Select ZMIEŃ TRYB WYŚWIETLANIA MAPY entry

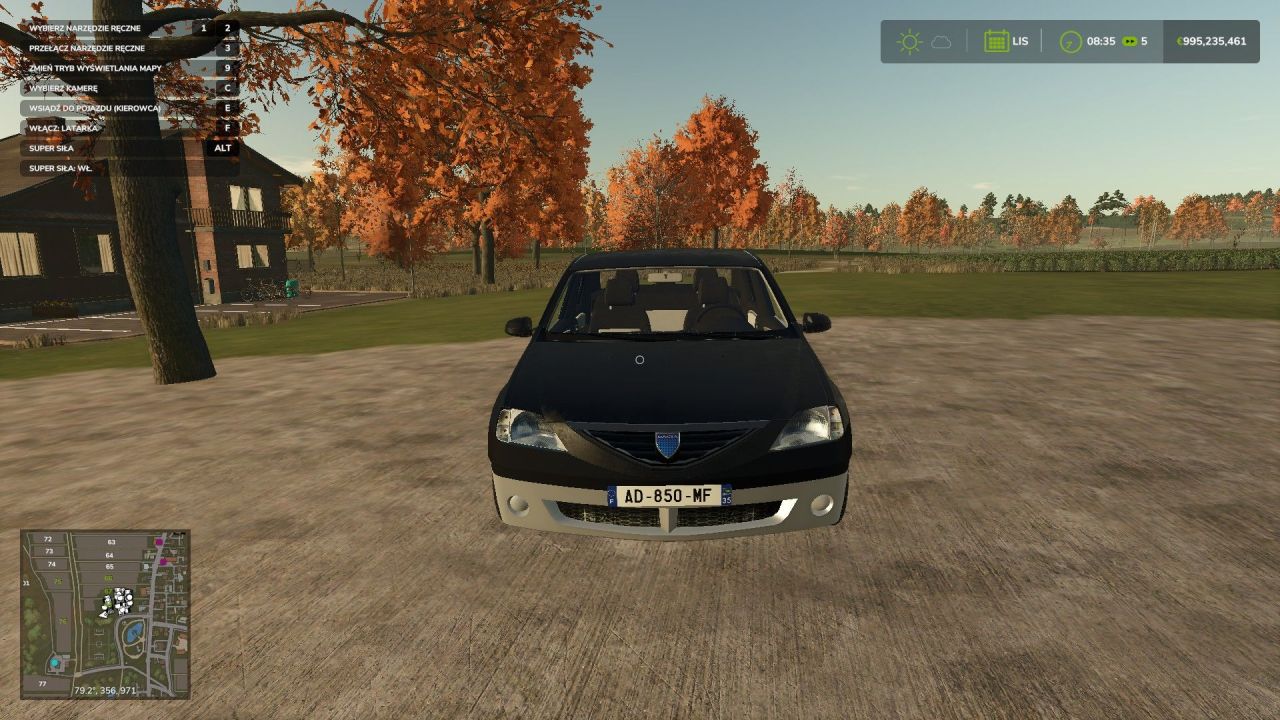95,69
